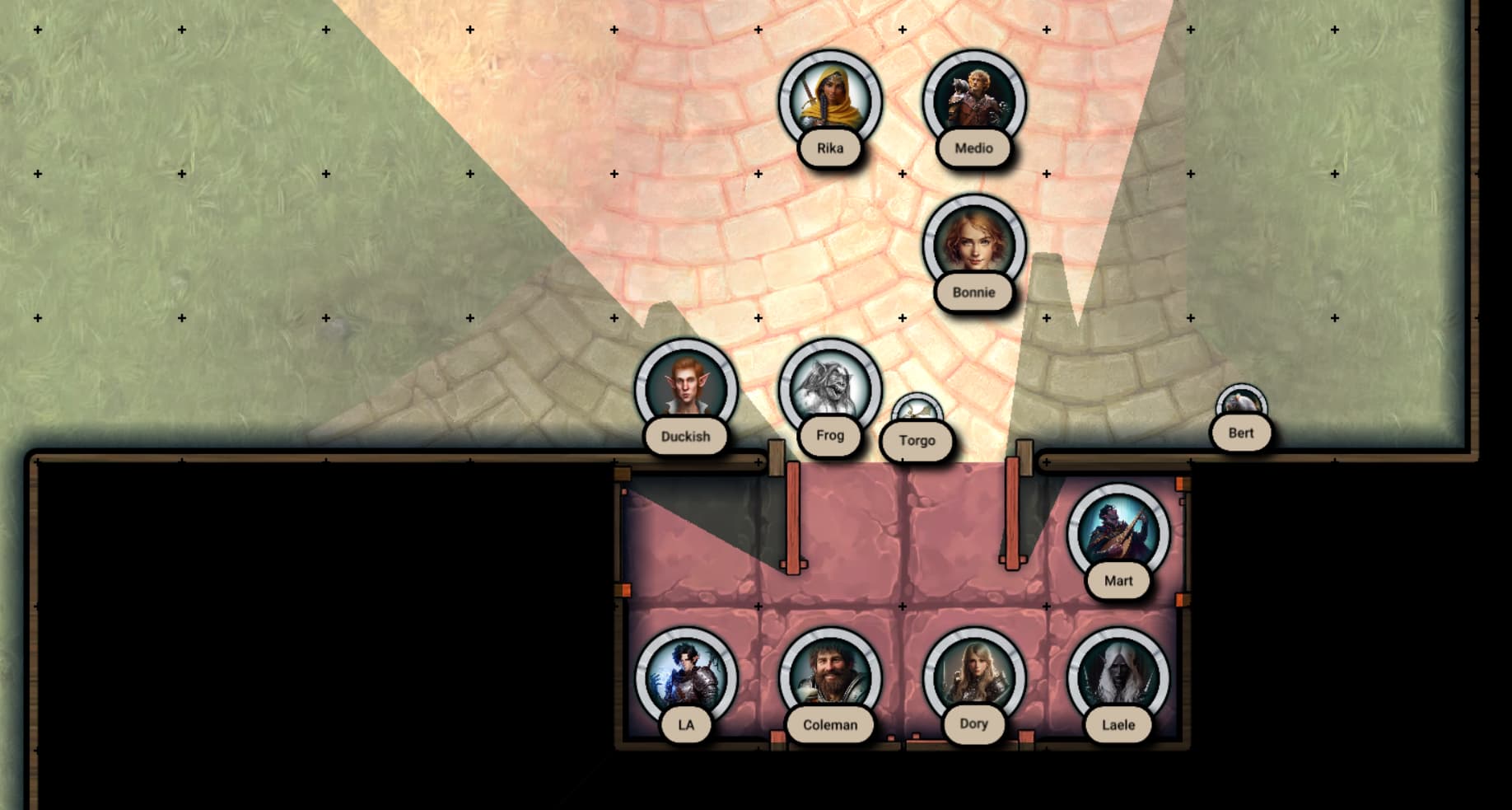Click the Laele drow token
This screenshot has width=1512, height=810.
1118,677
